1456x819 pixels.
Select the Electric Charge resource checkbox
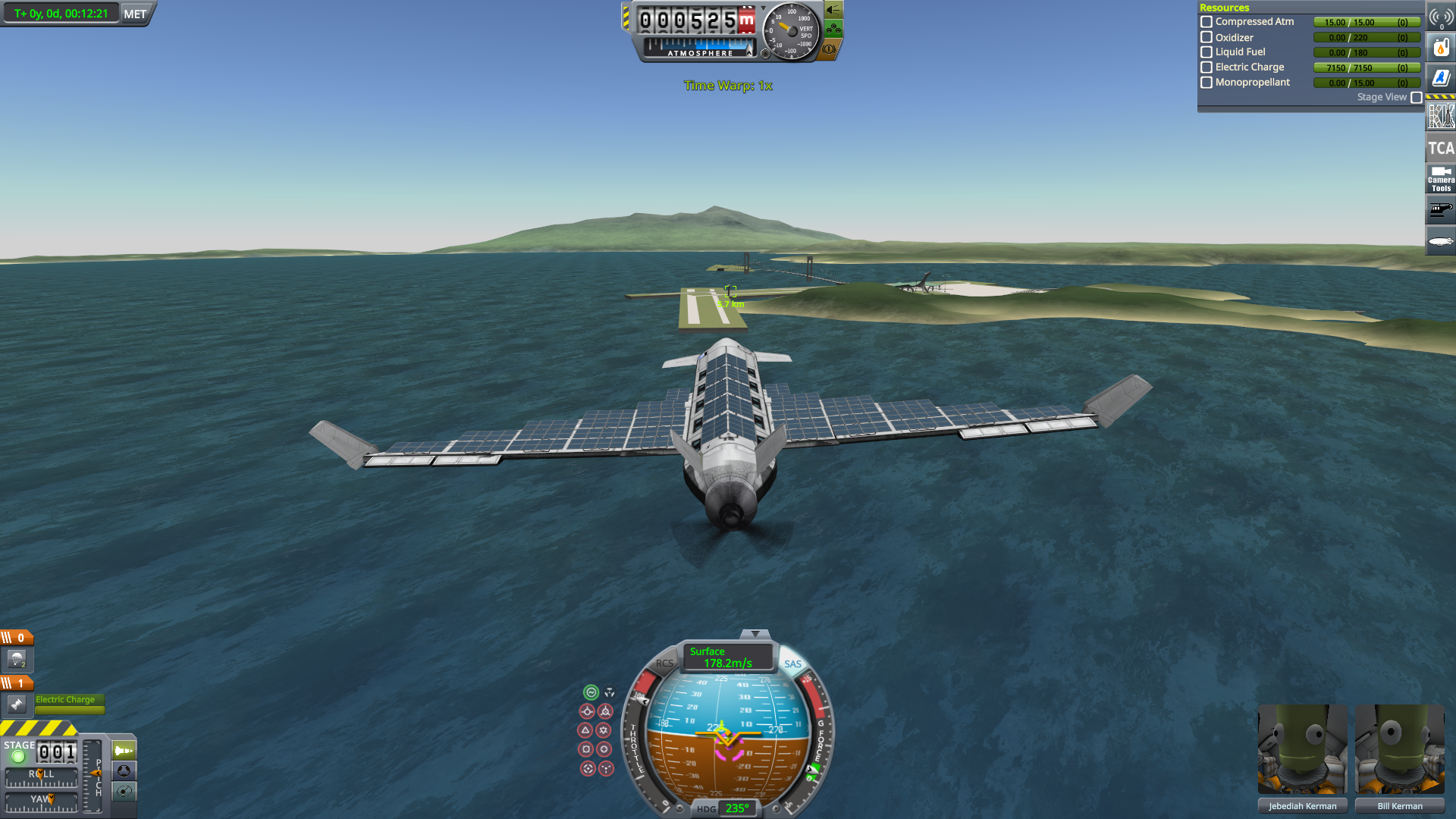1207,67
